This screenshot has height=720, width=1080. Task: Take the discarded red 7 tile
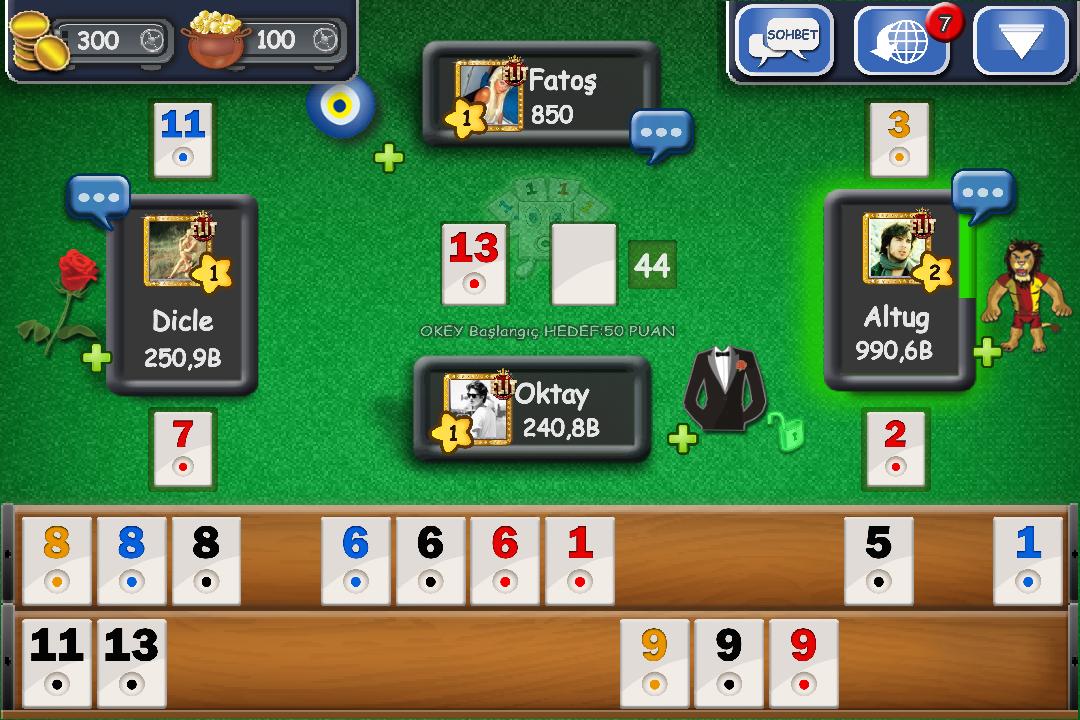click(182, 447)
